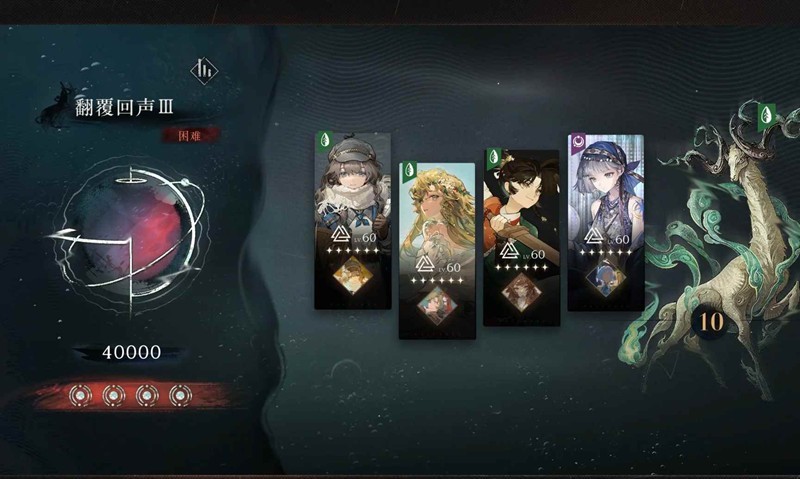800x479 pixels.
Task: Select the detective-cap character card
Action: pyautogui.click(x=352, y=220)
